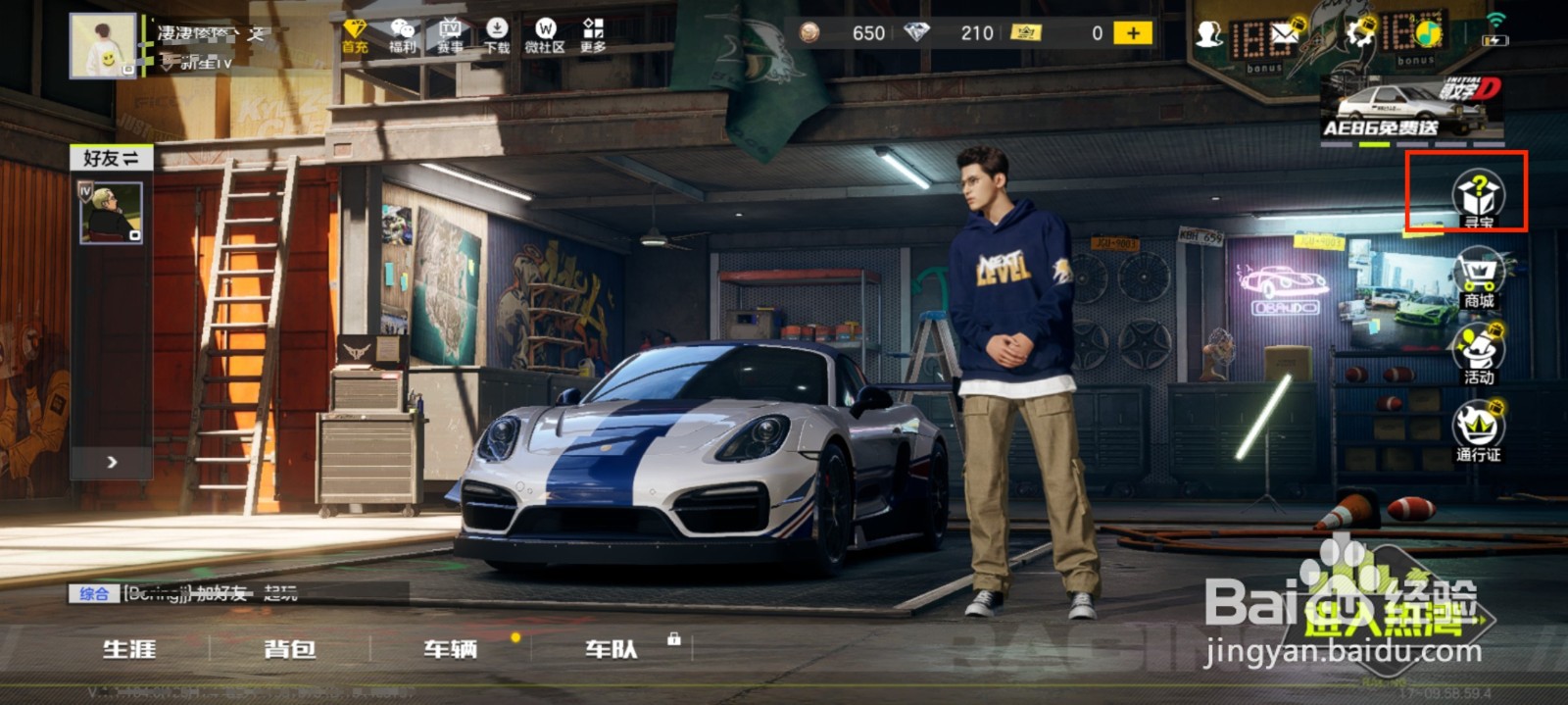1568x705 pixels.
Task: Enter the 商城 shop
Action: 1478,277
